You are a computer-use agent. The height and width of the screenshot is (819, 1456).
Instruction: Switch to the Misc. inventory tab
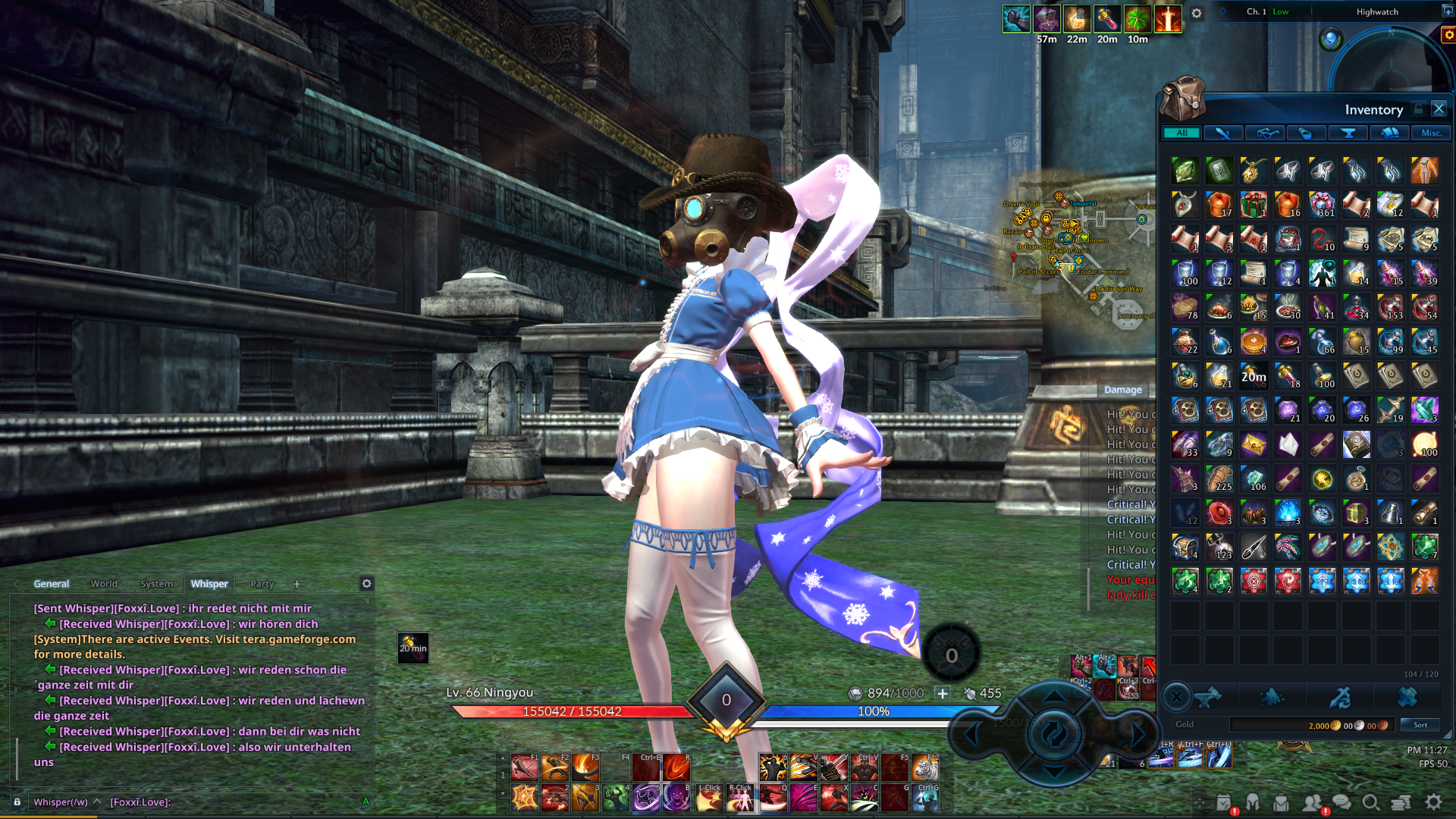tap(1431, 133)
